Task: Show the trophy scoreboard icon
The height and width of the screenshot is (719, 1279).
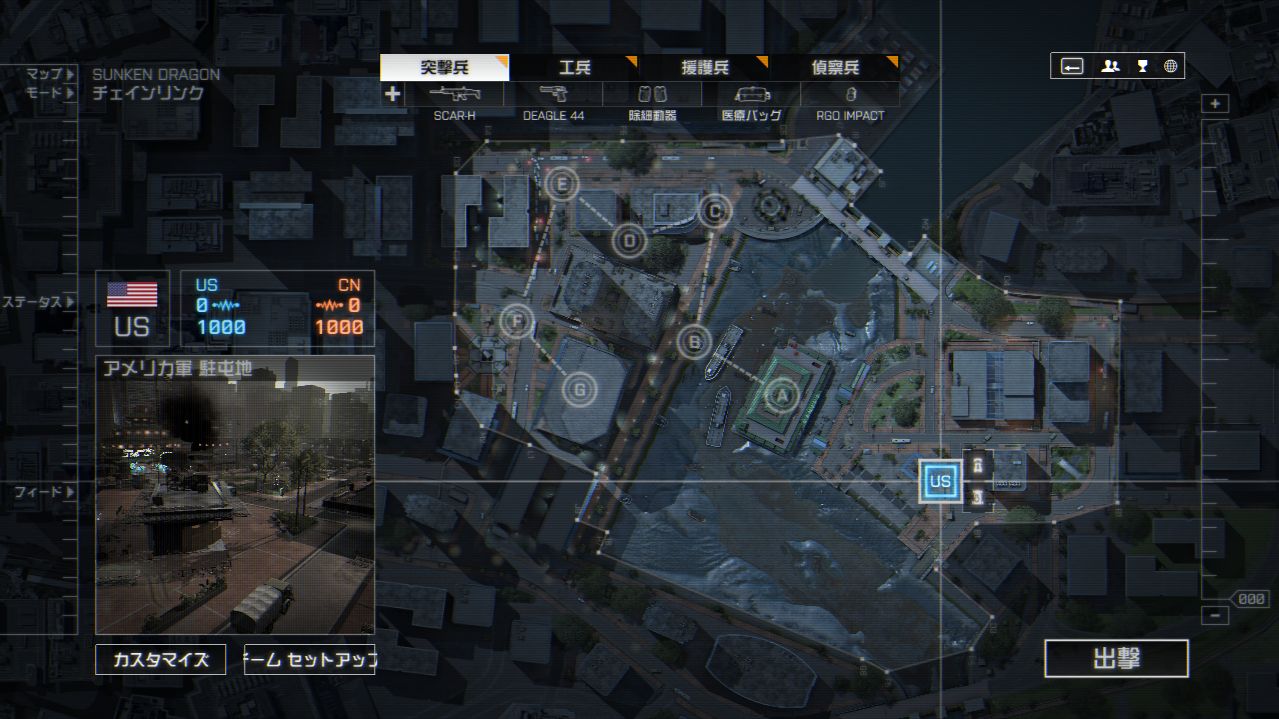Action: click(1142, 66)
